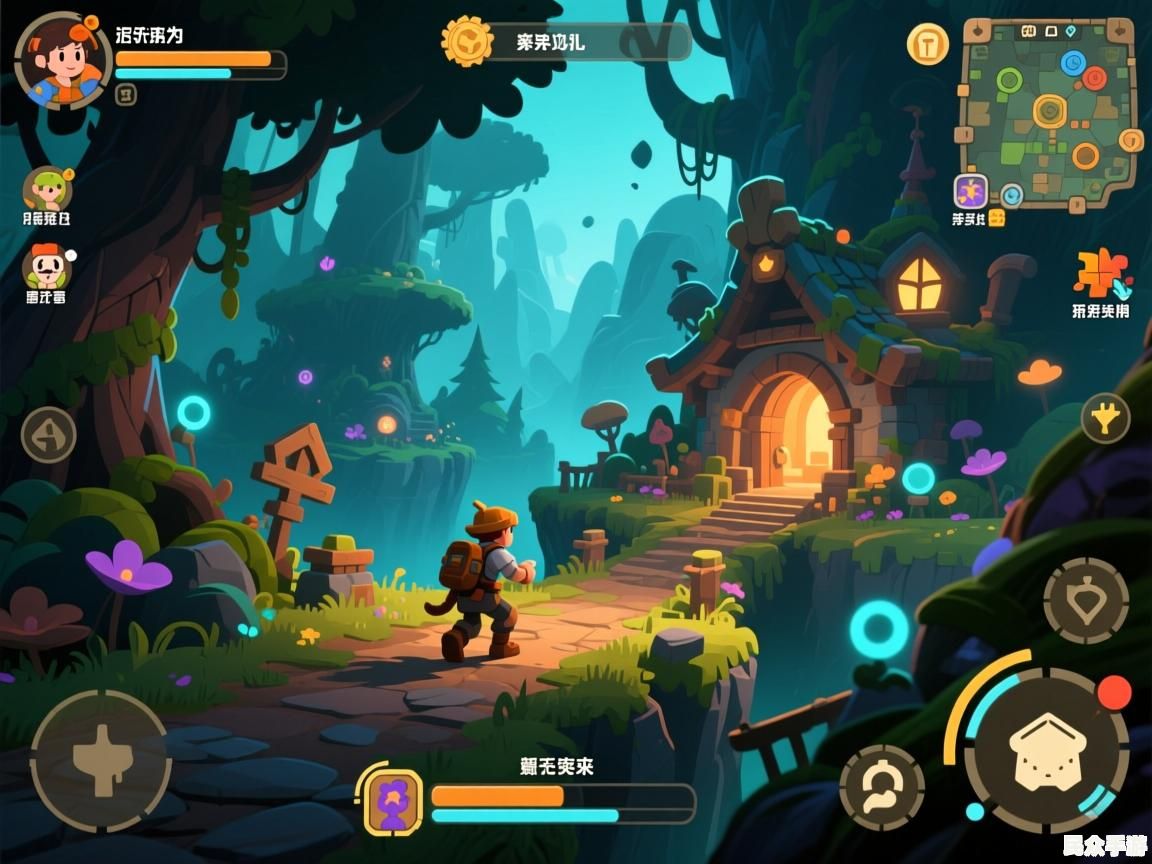Tap the round yellow funnel button
The image size is (1152, 864).
click(1105, 418)
